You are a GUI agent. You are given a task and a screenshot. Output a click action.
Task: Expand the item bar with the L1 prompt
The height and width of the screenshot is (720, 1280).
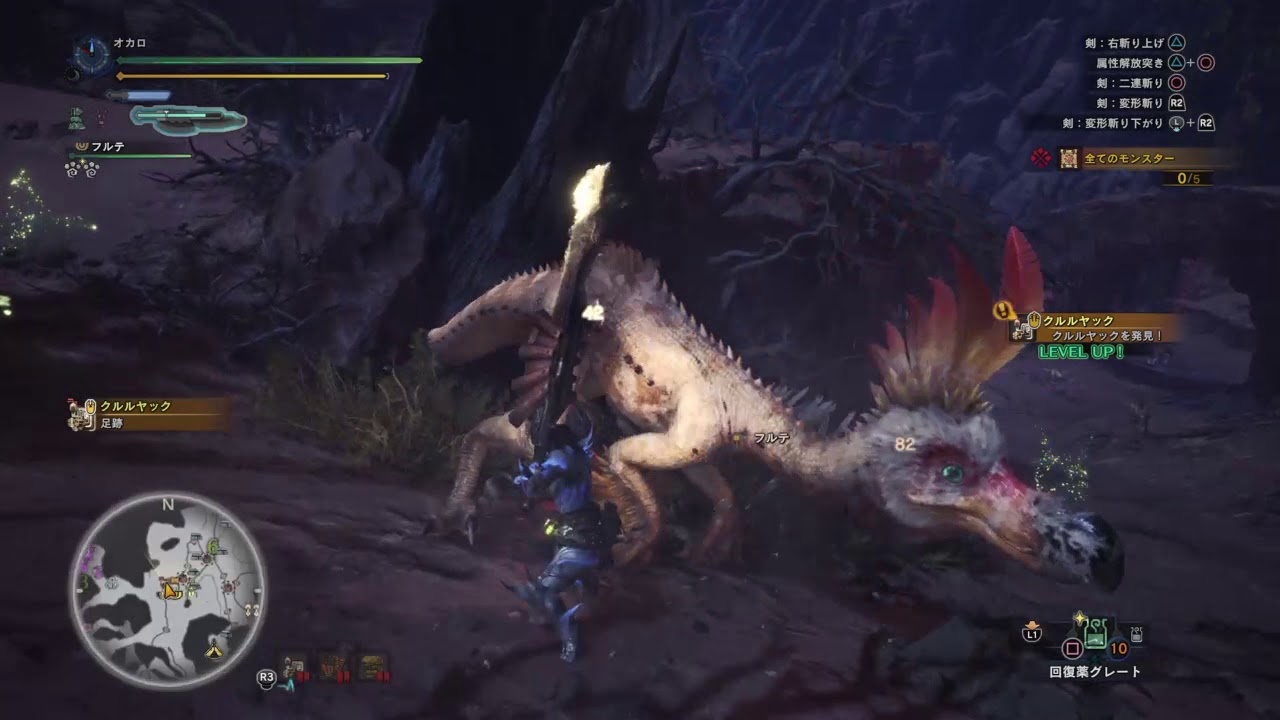point(1031,633)
